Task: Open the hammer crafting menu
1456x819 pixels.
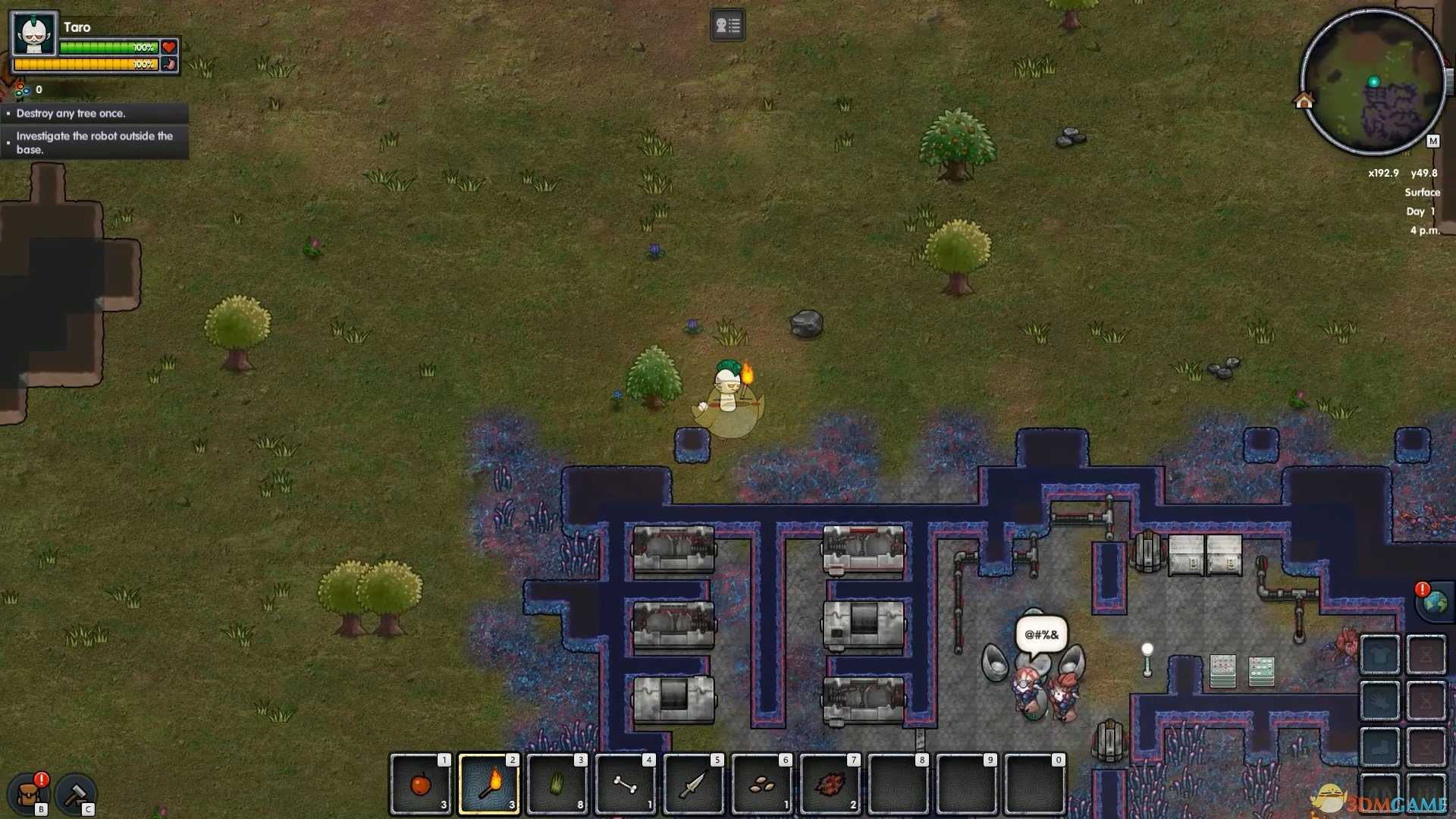Action: (76, 794)
